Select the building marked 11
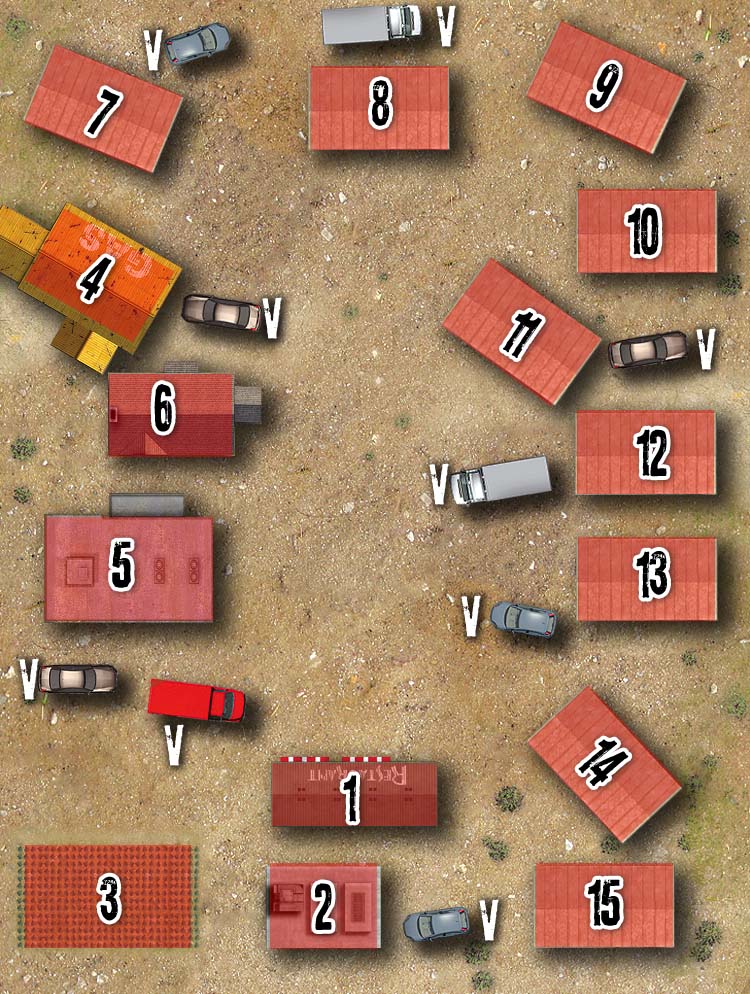 tap(521, 332)
